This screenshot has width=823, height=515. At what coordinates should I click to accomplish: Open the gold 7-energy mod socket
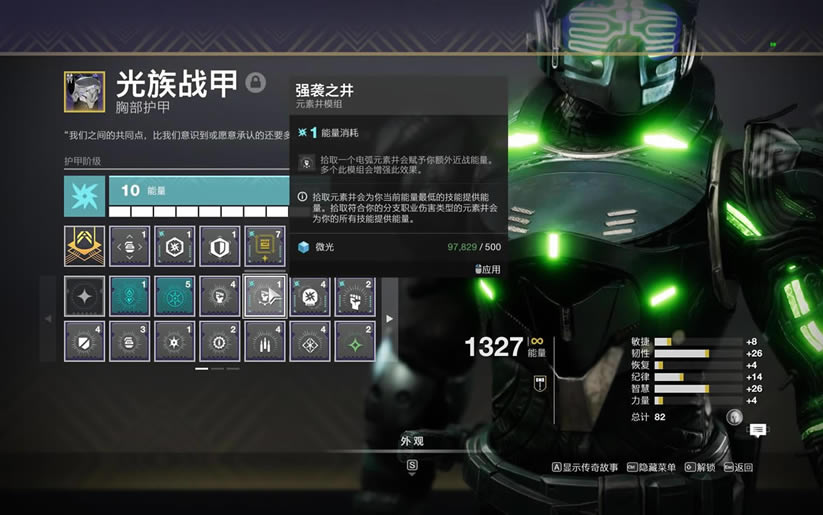[264, 246]
